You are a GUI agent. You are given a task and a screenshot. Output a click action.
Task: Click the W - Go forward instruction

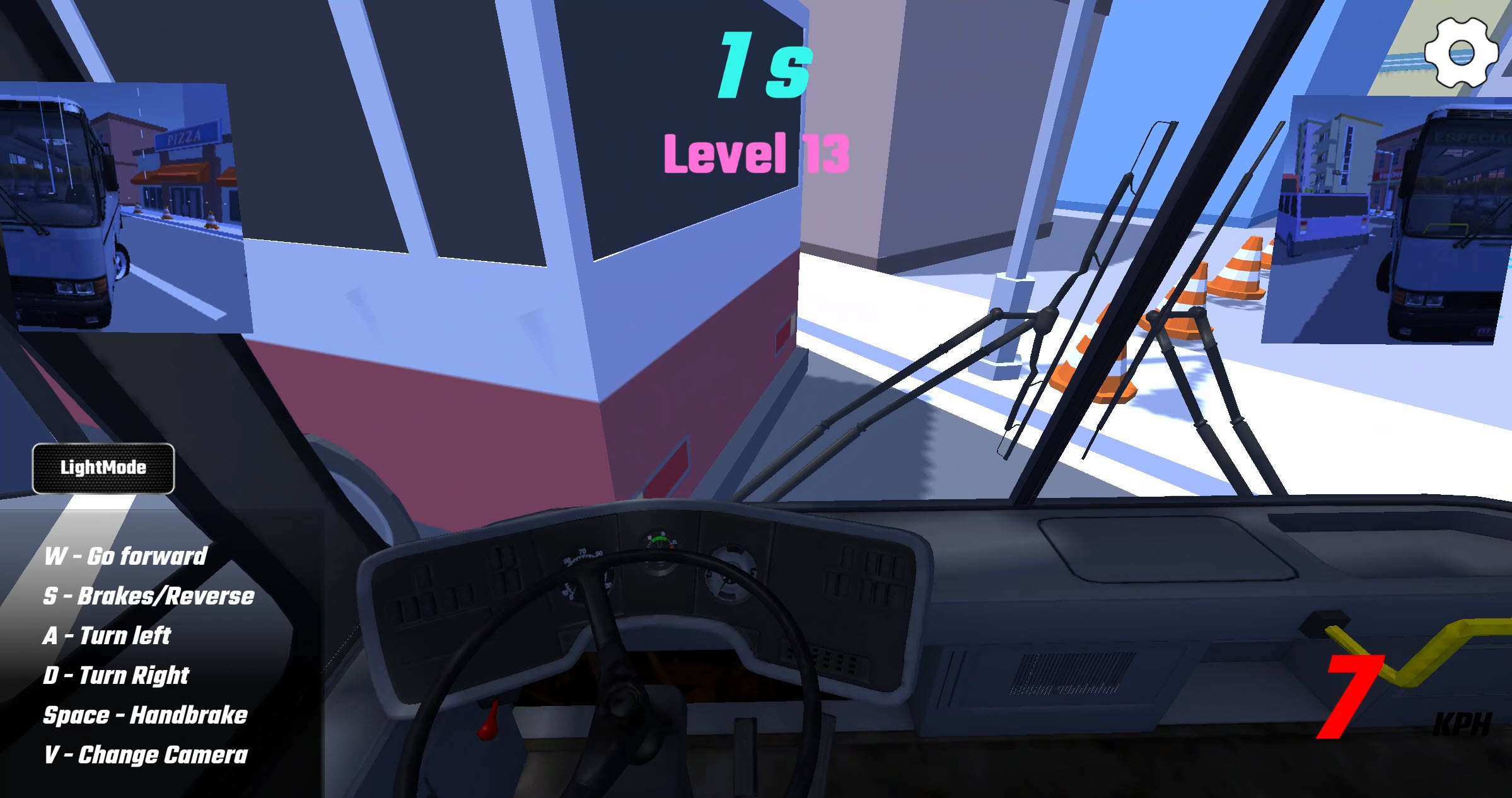pyautogui.click(x=126, y=557)
